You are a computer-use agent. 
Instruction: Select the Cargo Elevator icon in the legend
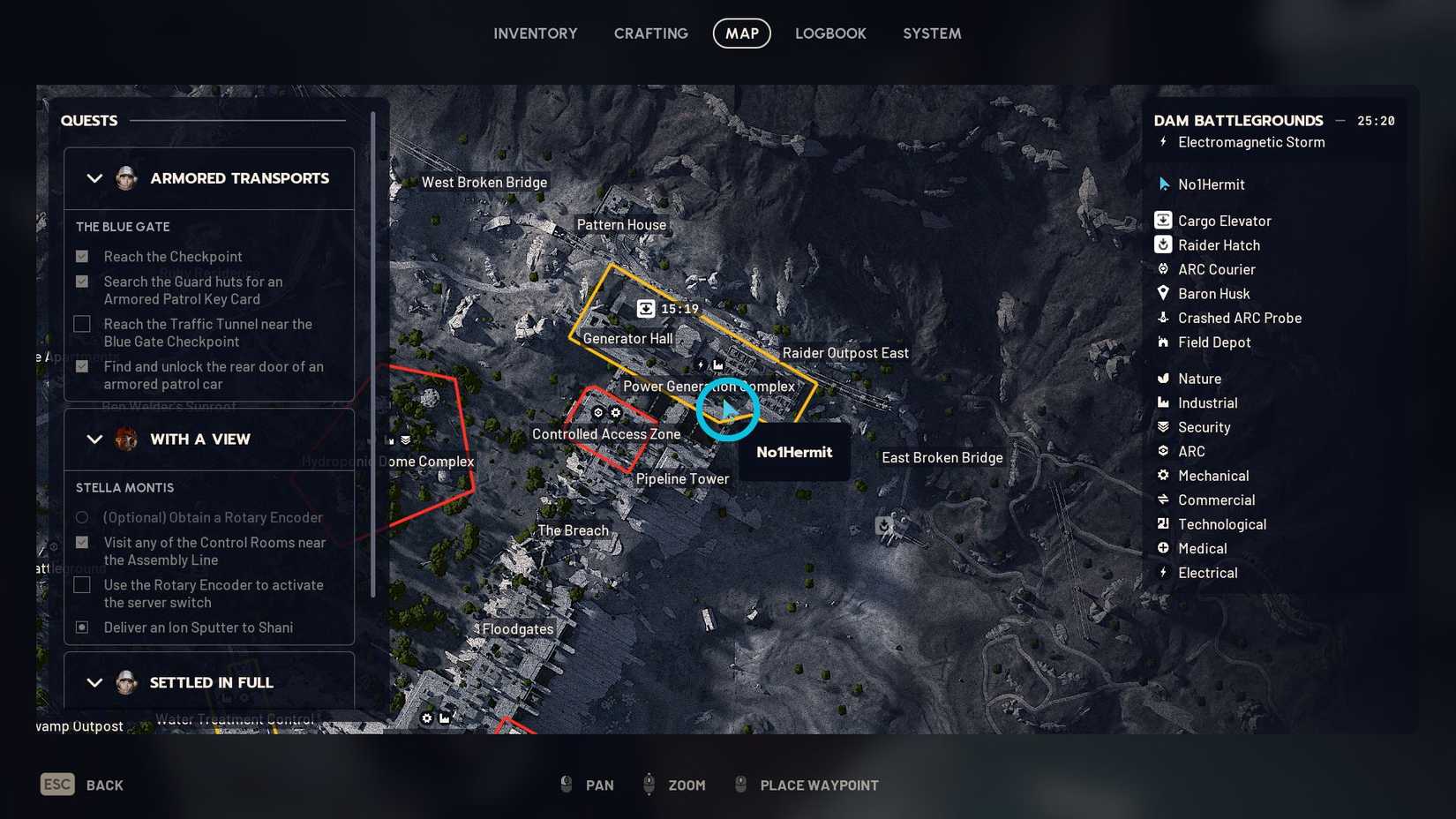1162,221
